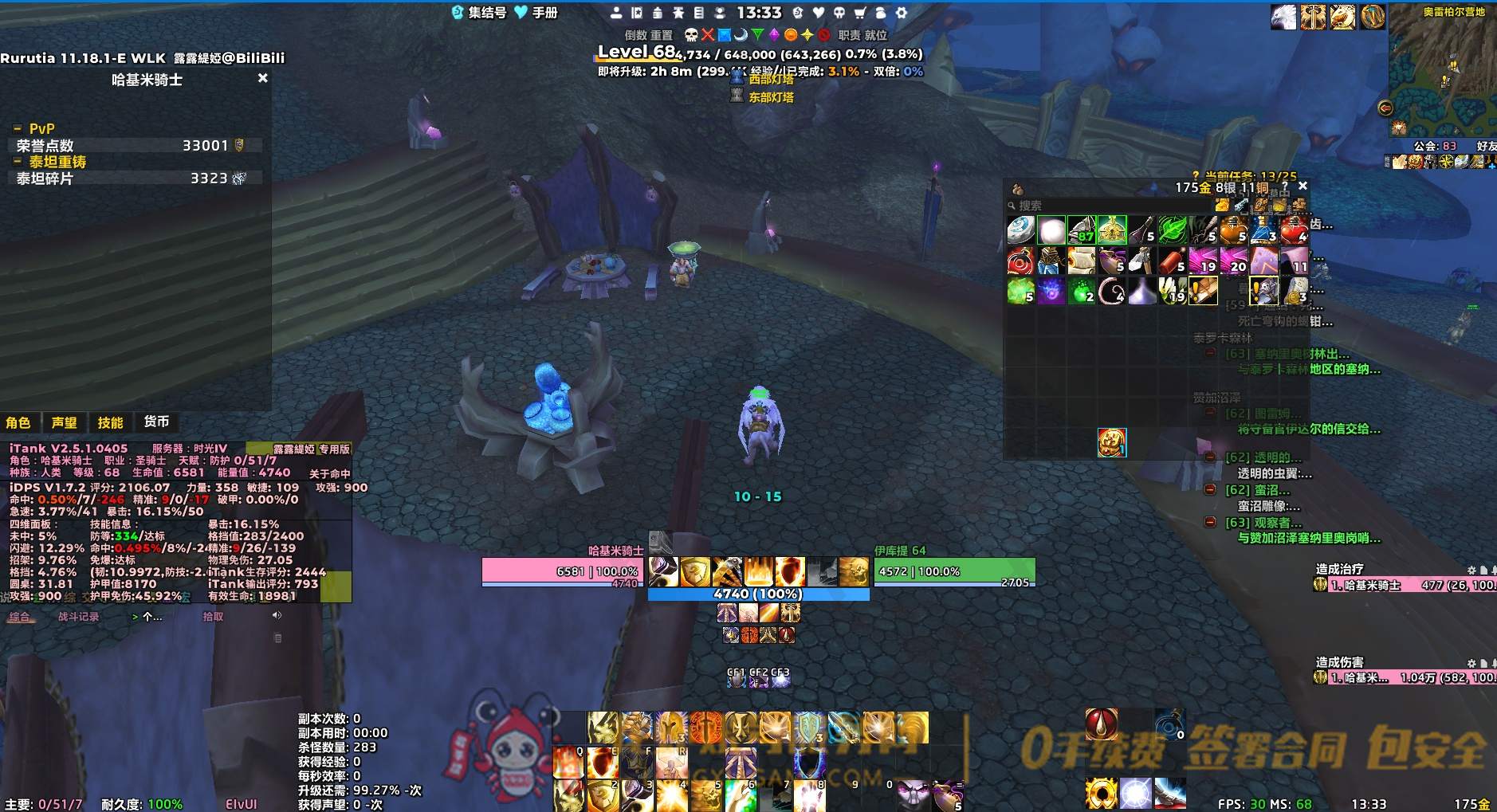Click the bag search field
This screenshot has height=812, width=1497.
click(1108, 206)
